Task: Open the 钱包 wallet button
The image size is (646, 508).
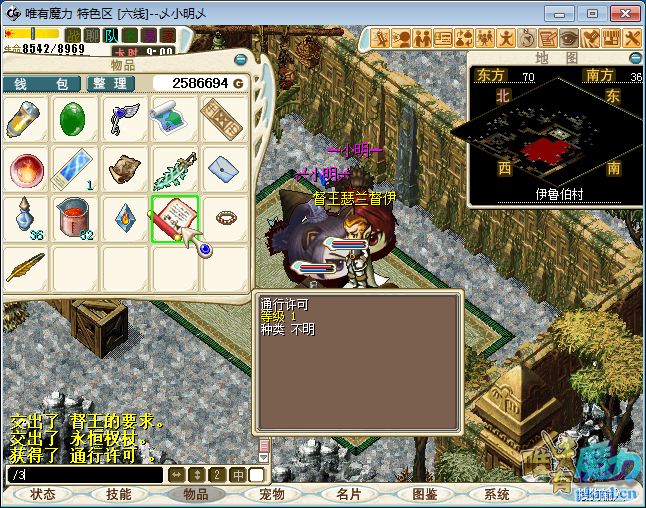Action: [x=41, y=83]
